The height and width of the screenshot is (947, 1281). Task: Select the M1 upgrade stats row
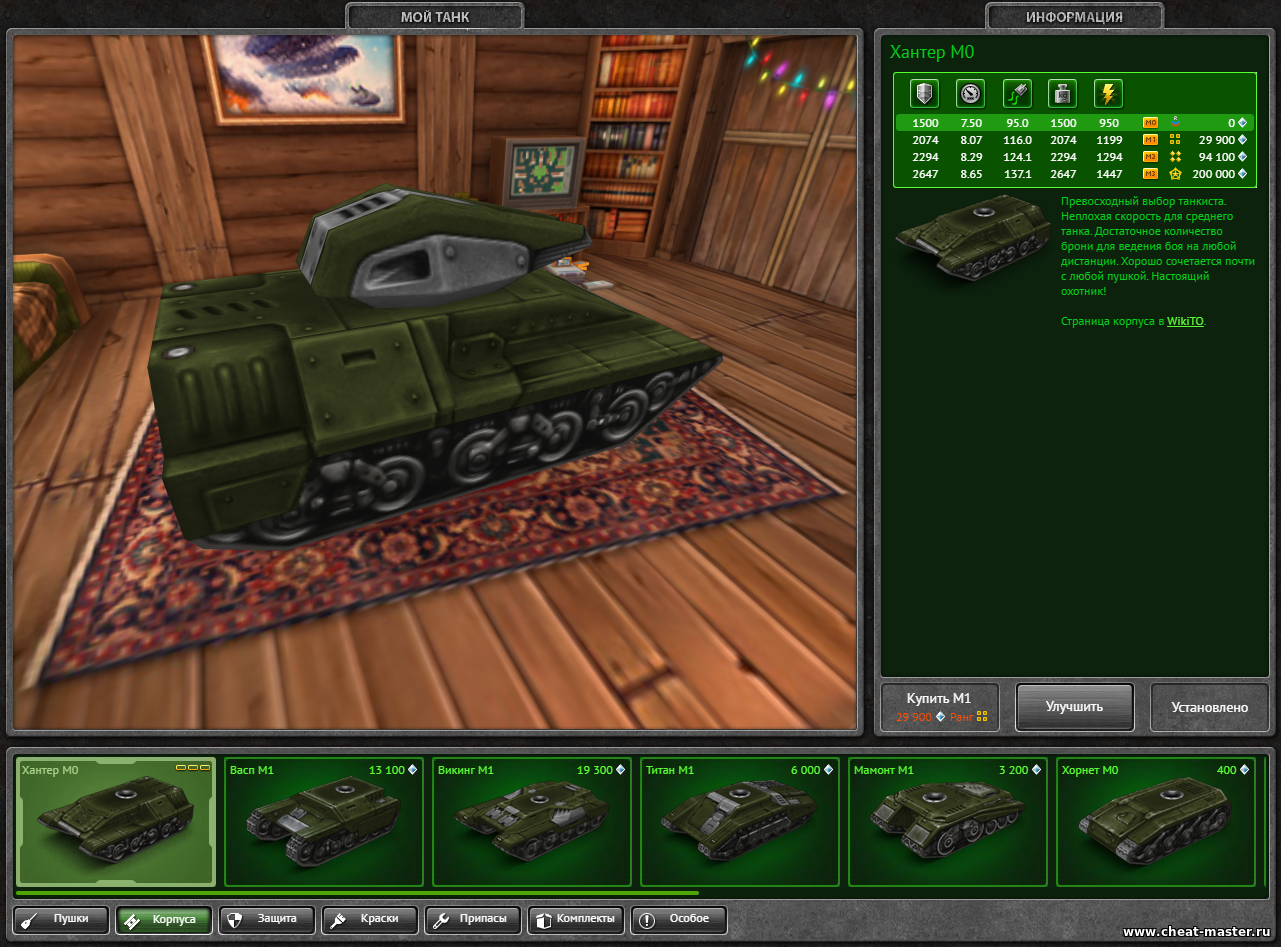1074,140
